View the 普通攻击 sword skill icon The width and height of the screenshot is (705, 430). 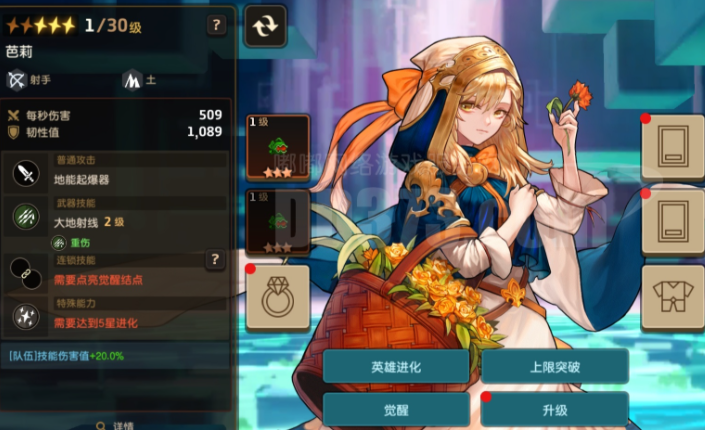[x=25, y=174]
